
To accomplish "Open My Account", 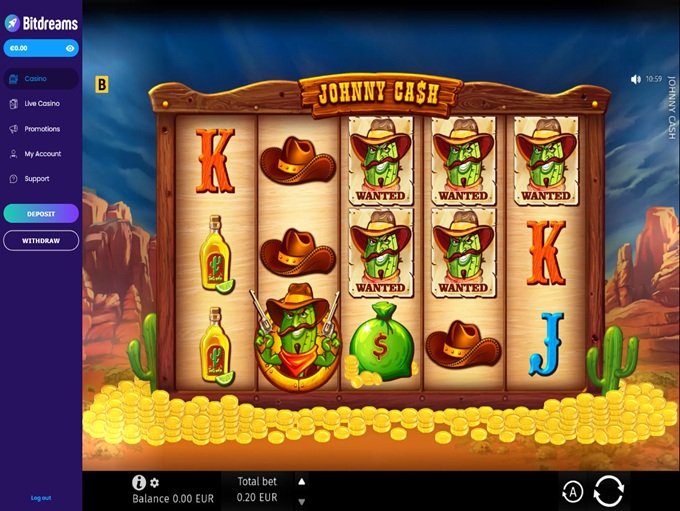I will pyautogui.click(x=41, y=154).
